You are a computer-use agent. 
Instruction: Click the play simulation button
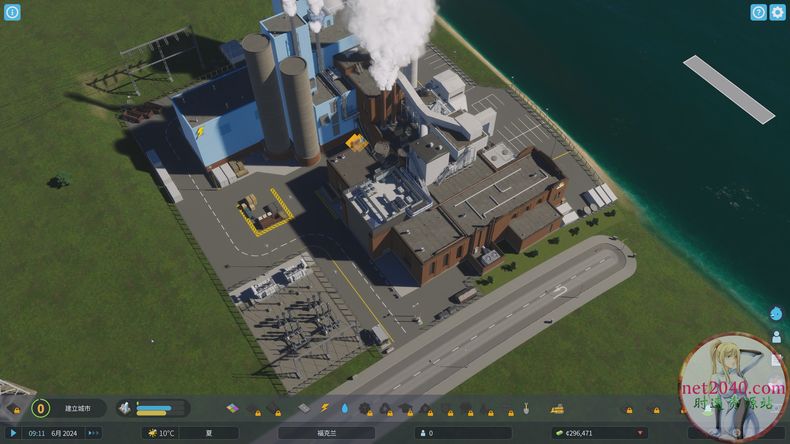[x=14, y=433]
